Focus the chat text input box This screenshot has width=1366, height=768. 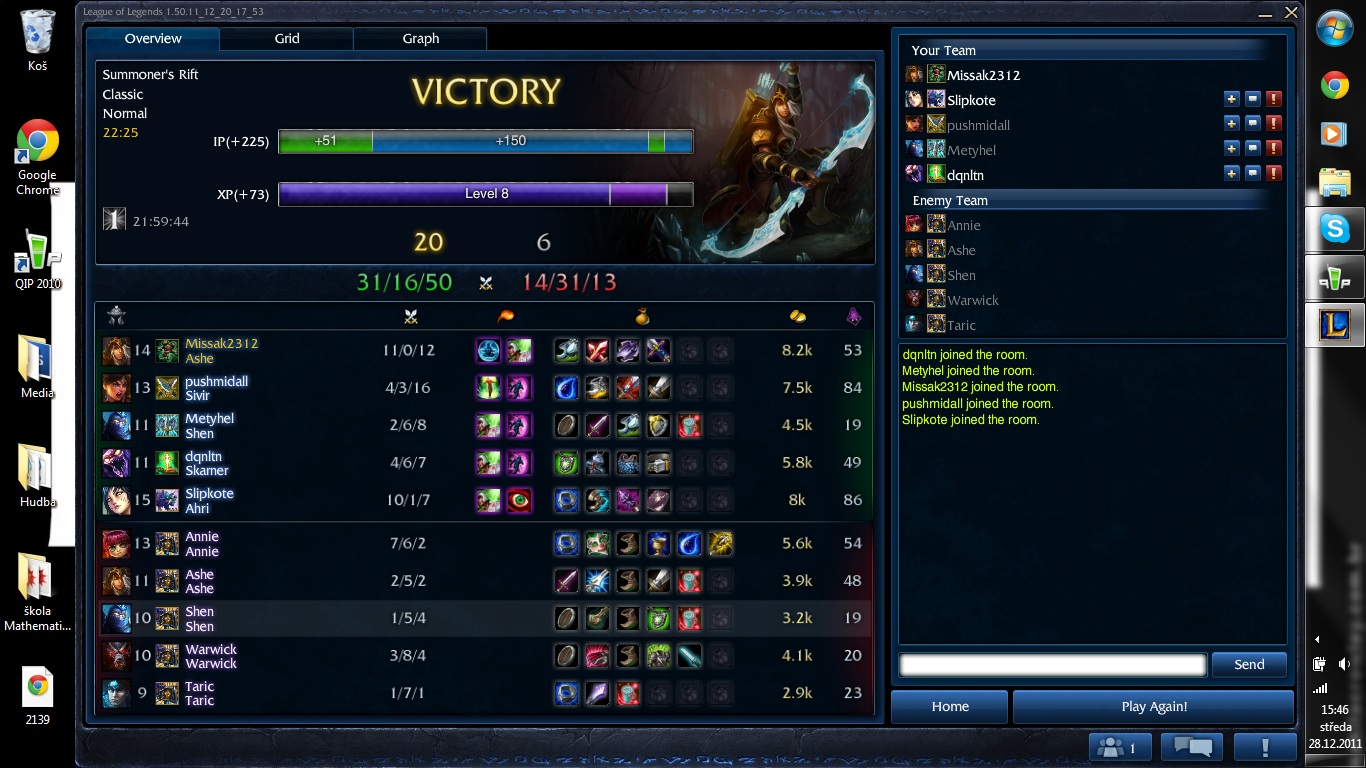(x=1052, y=664)
